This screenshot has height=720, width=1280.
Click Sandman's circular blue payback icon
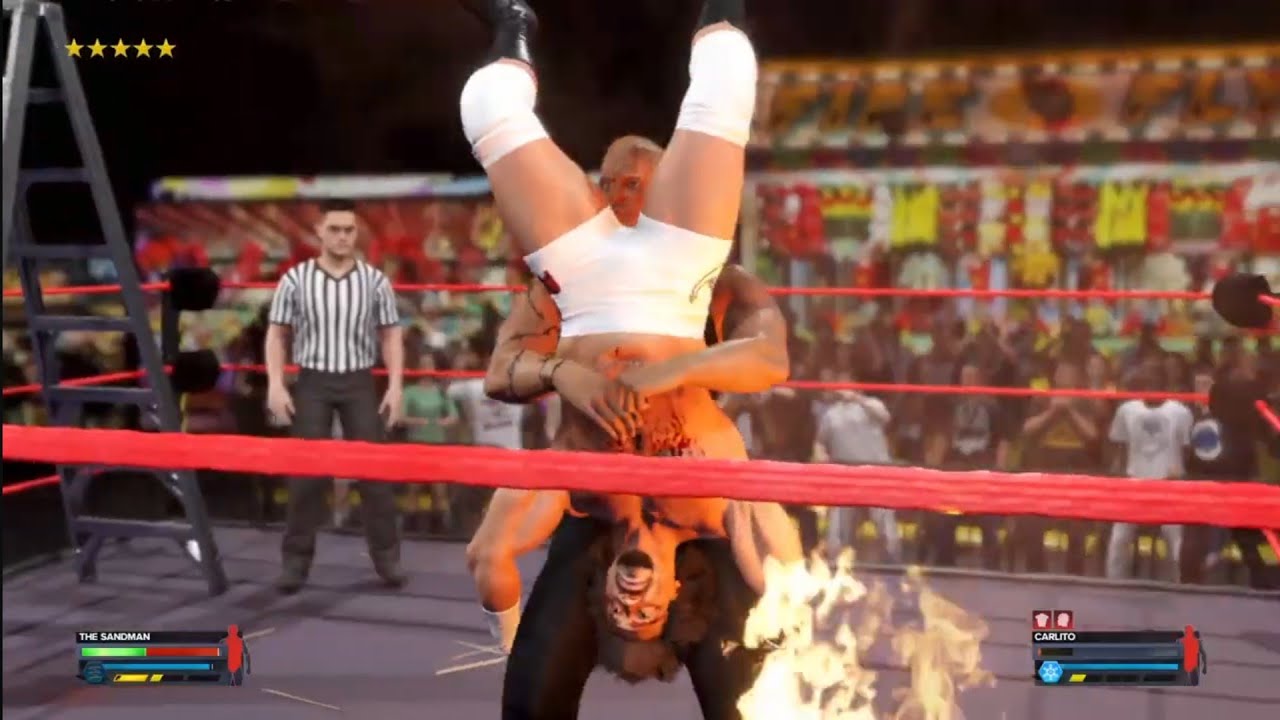pyautogui.click(x=94, y=671)
